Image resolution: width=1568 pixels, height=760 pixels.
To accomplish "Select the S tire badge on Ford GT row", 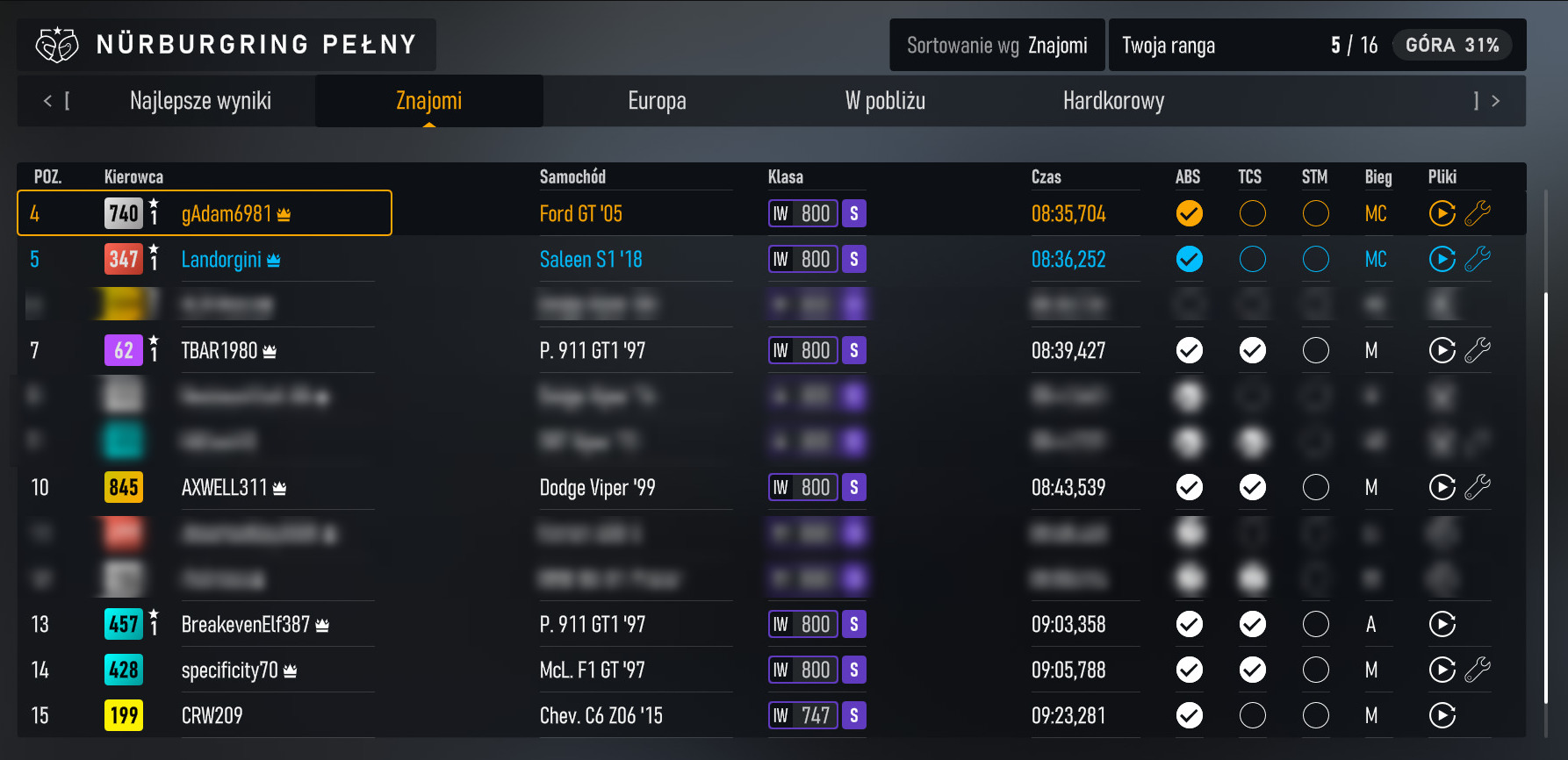I will tap(852, 213).
